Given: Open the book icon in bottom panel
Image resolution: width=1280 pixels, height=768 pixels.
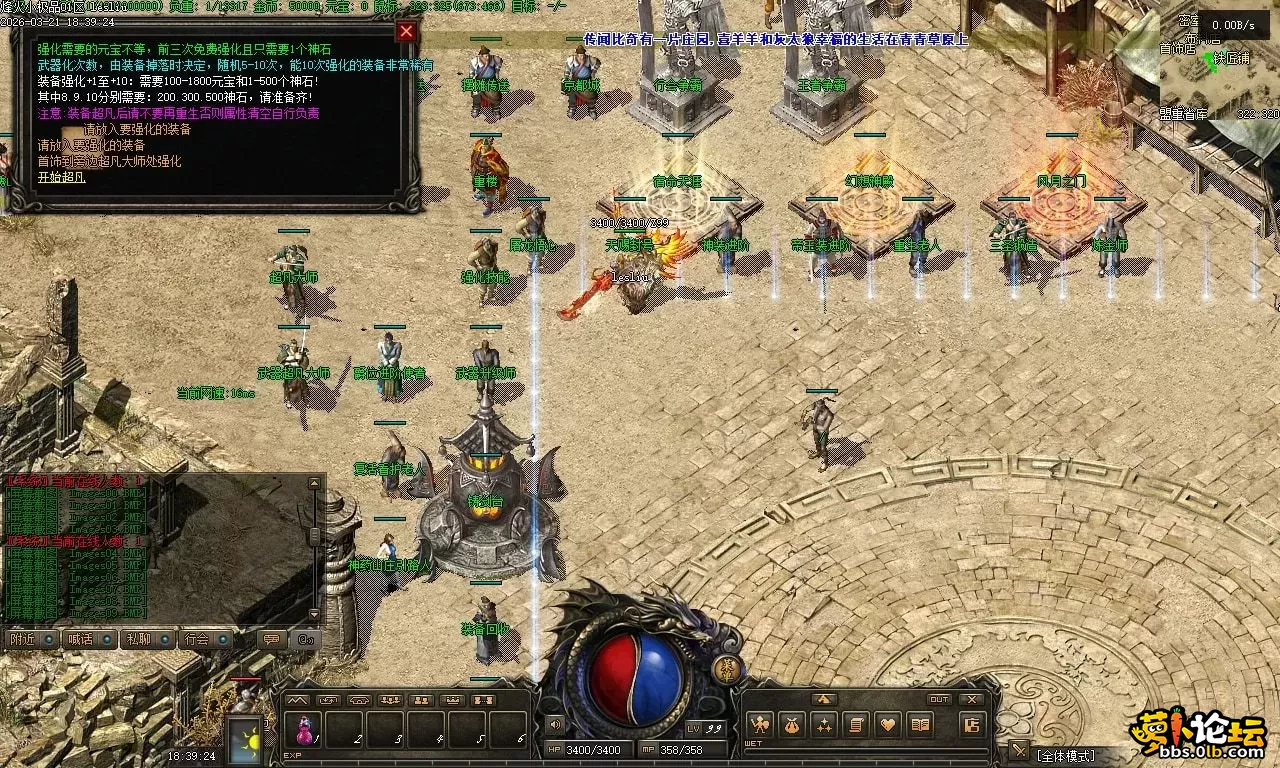Looking at the screenshot, I should click(x=920, y=725).
